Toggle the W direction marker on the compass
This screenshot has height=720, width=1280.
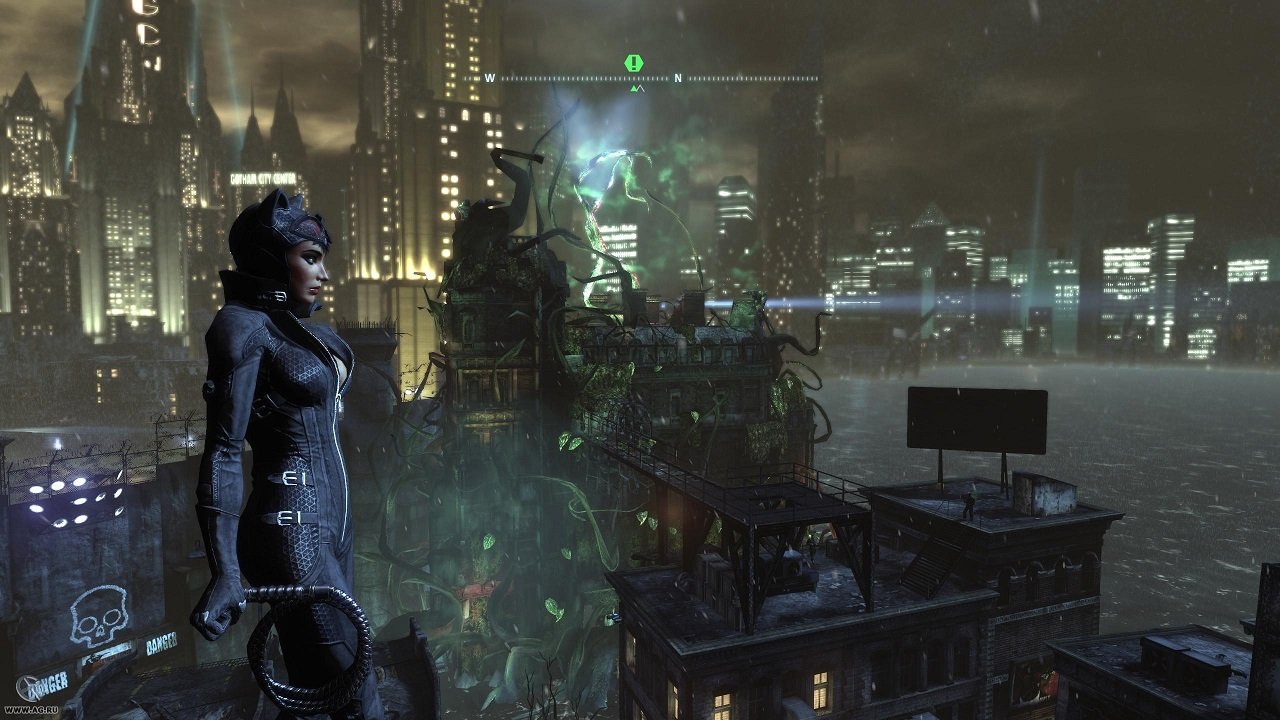(x=489, y=77)
